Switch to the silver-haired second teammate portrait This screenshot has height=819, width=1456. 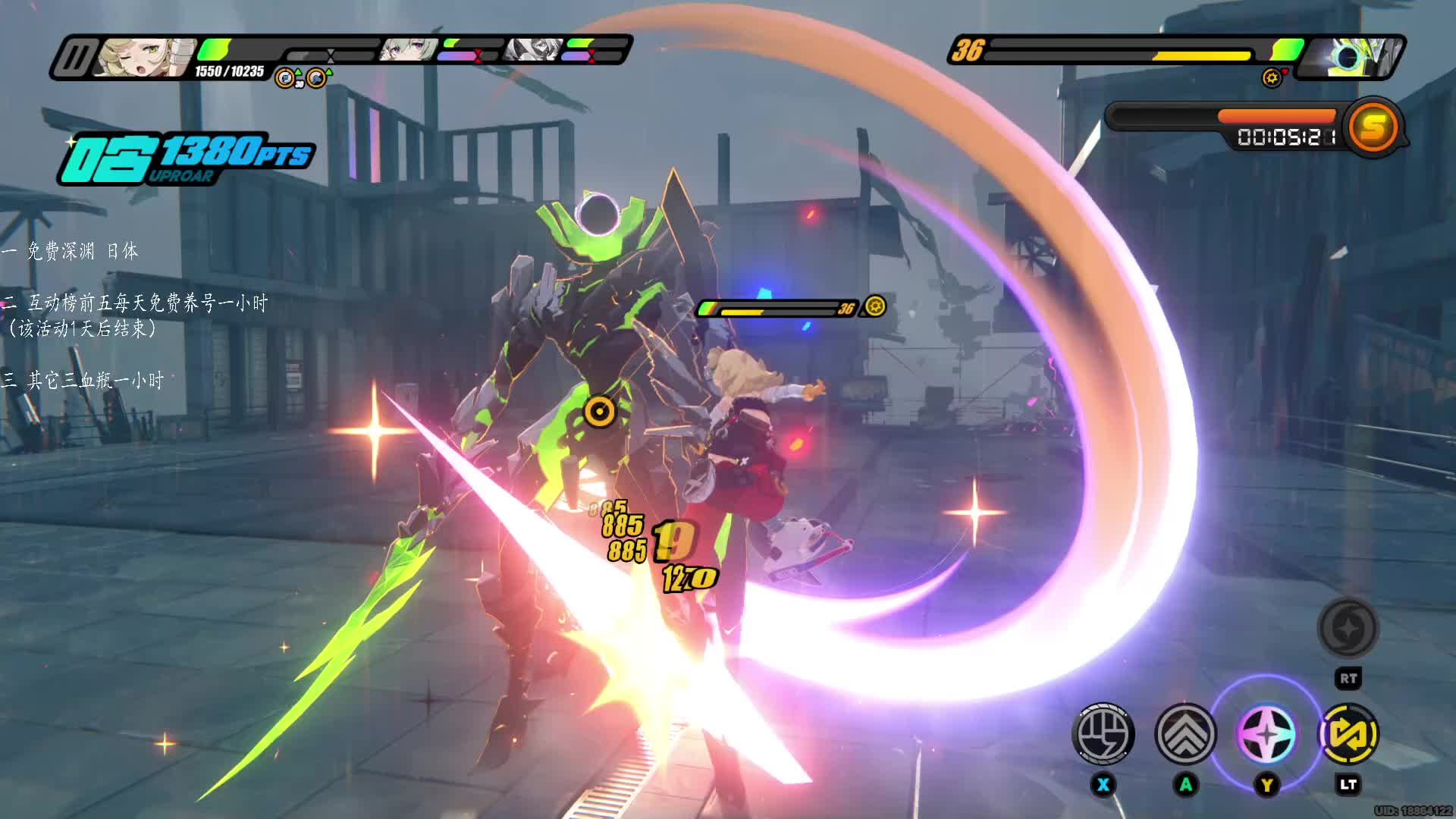(x=409, y=50)
